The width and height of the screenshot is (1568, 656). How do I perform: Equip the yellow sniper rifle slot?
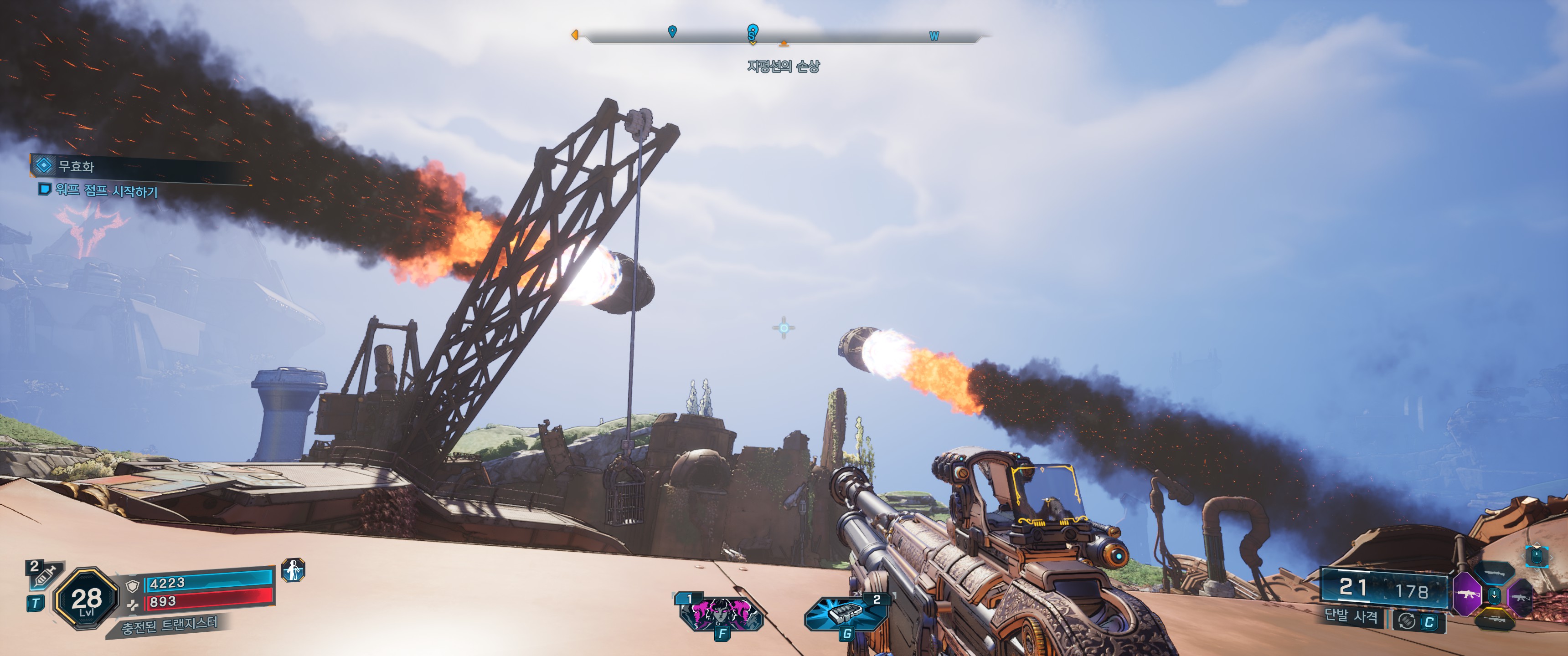coord(1495,619)
